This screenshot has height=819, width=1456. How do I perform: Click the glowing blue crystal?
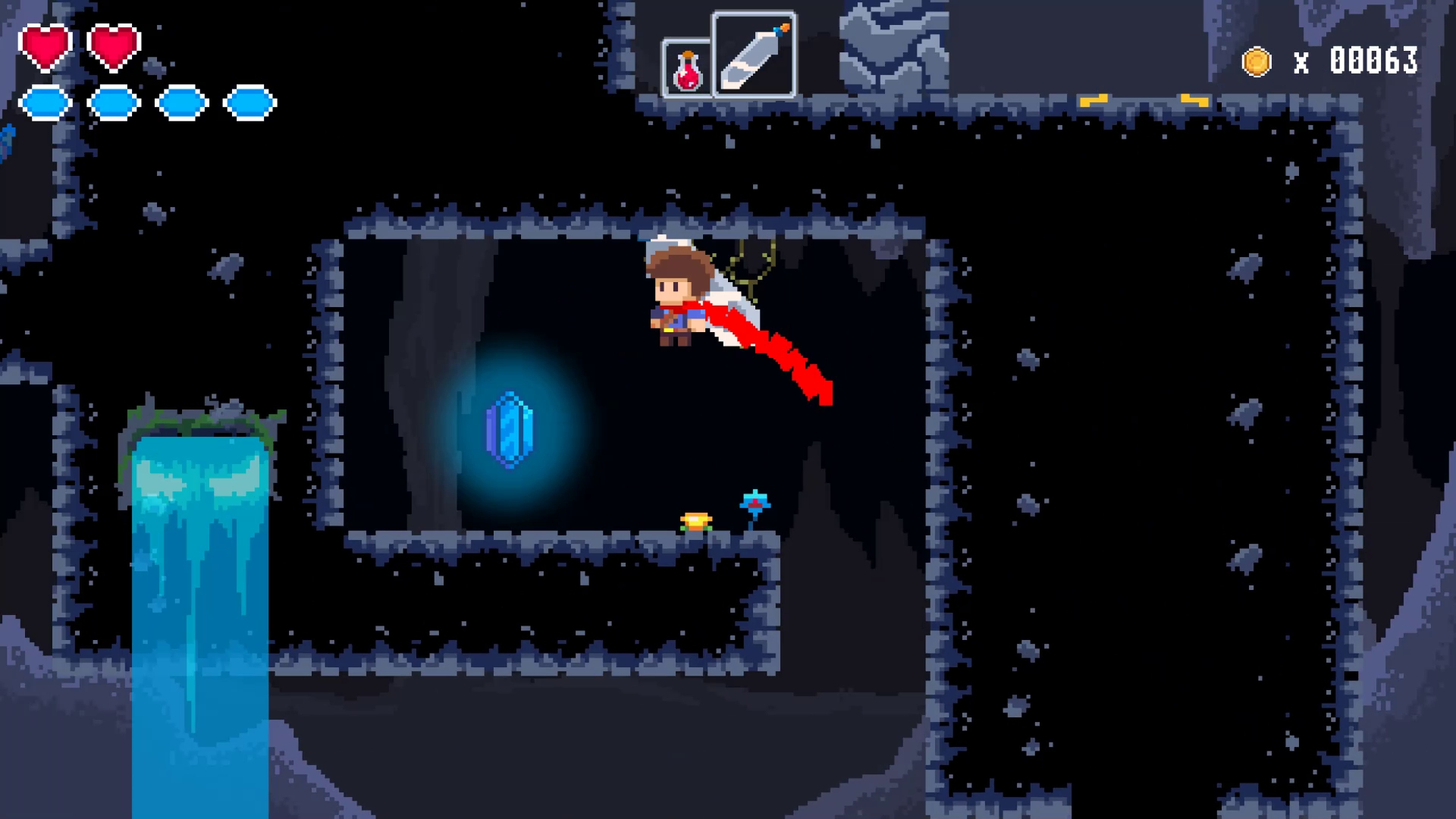[x=510, y=430]
